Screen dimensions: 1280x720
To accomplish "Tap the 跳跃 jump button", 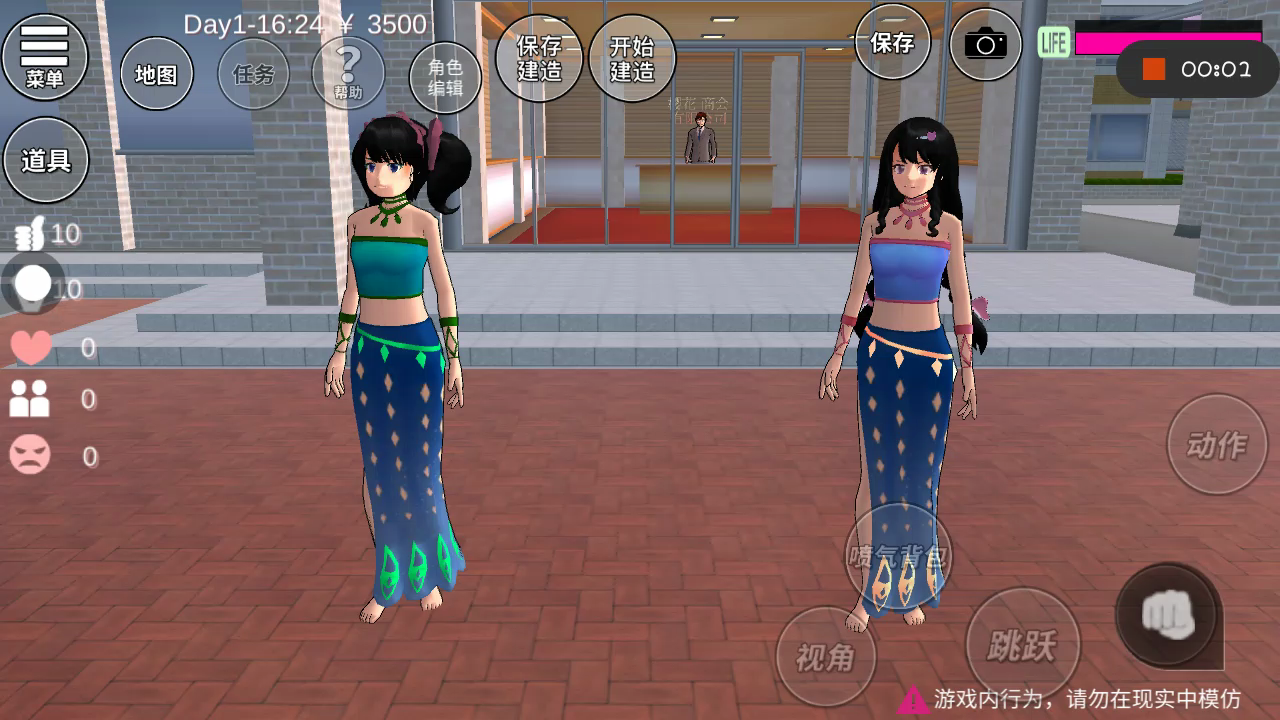I will point(1023,645).
